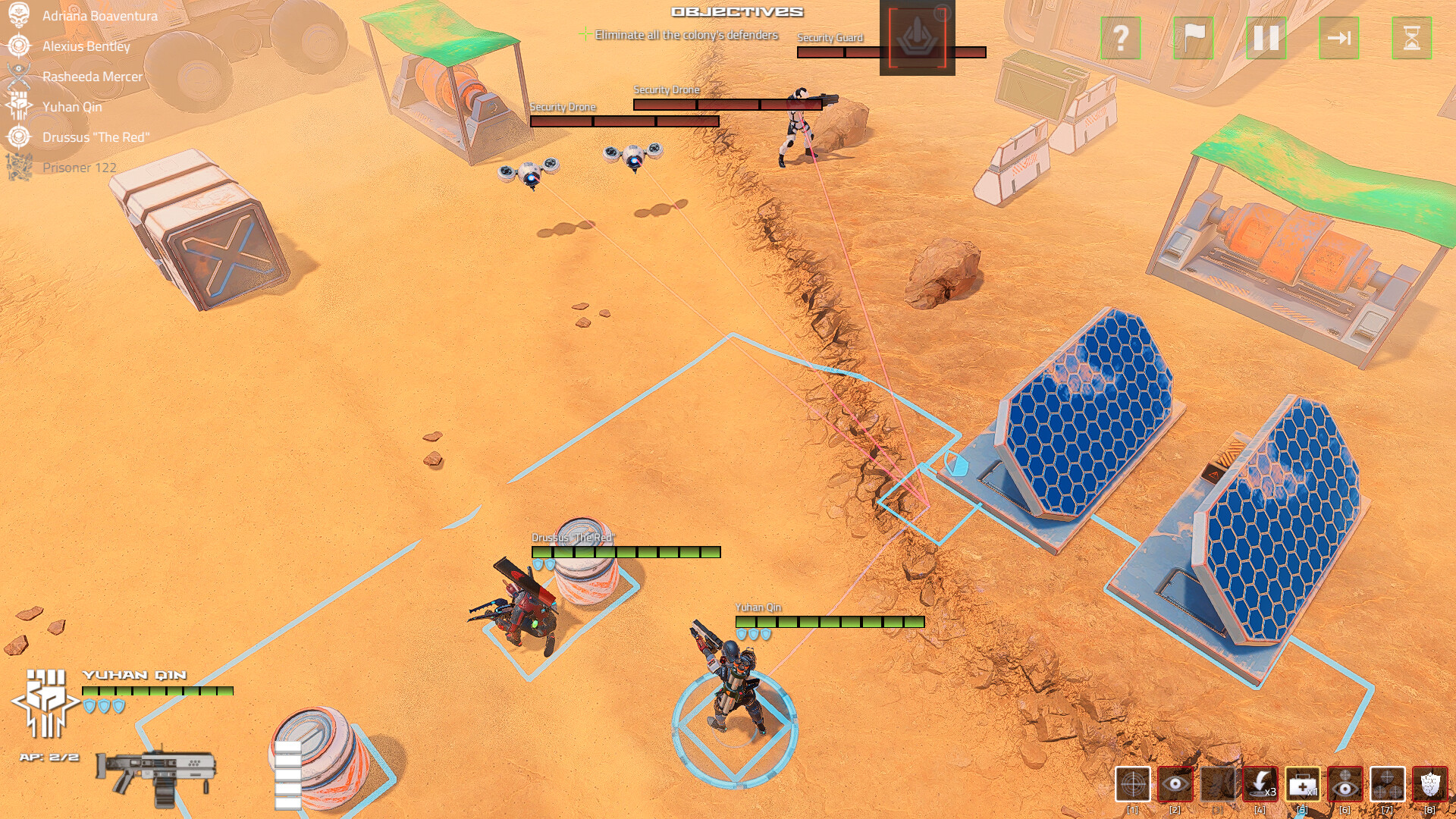Toggle the multi-target shot ability in slot 7

pos(1388,784)
